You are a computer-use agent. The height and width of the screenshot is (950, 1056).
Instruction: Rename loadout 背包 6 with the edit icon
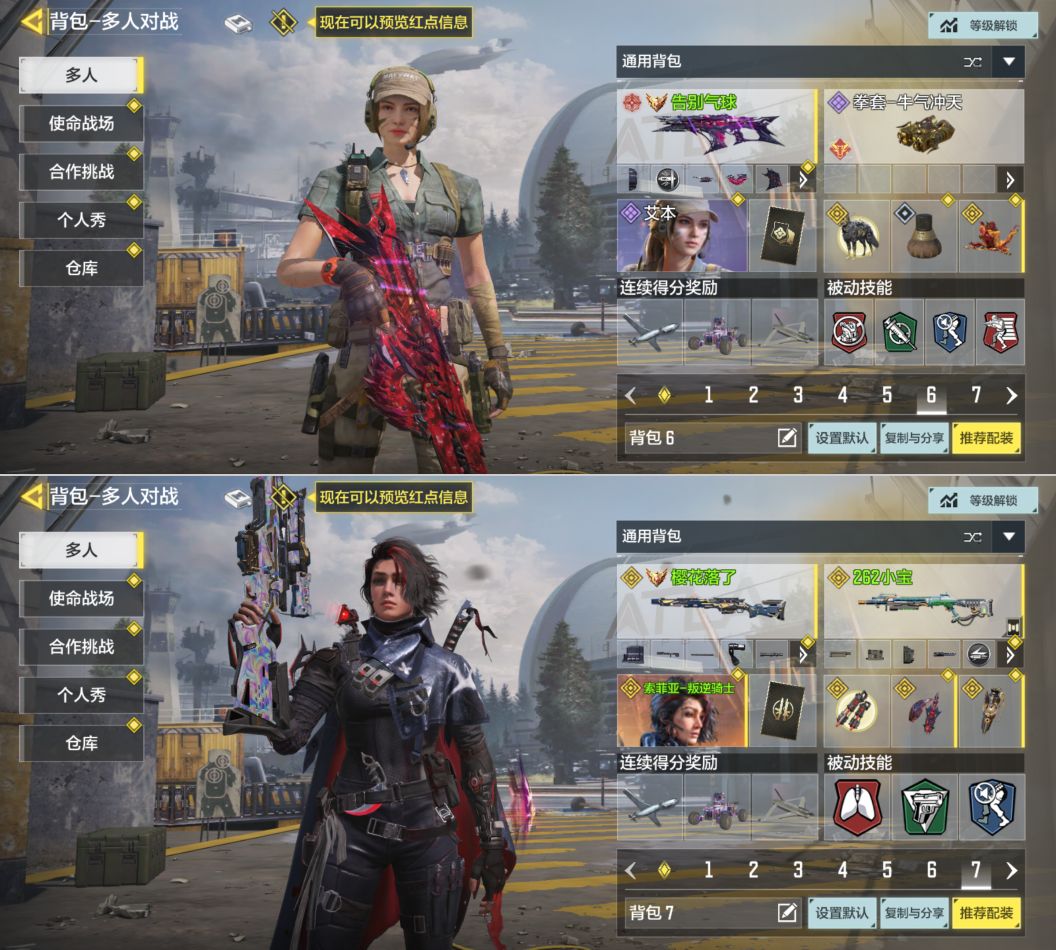(x=787, y=438)
